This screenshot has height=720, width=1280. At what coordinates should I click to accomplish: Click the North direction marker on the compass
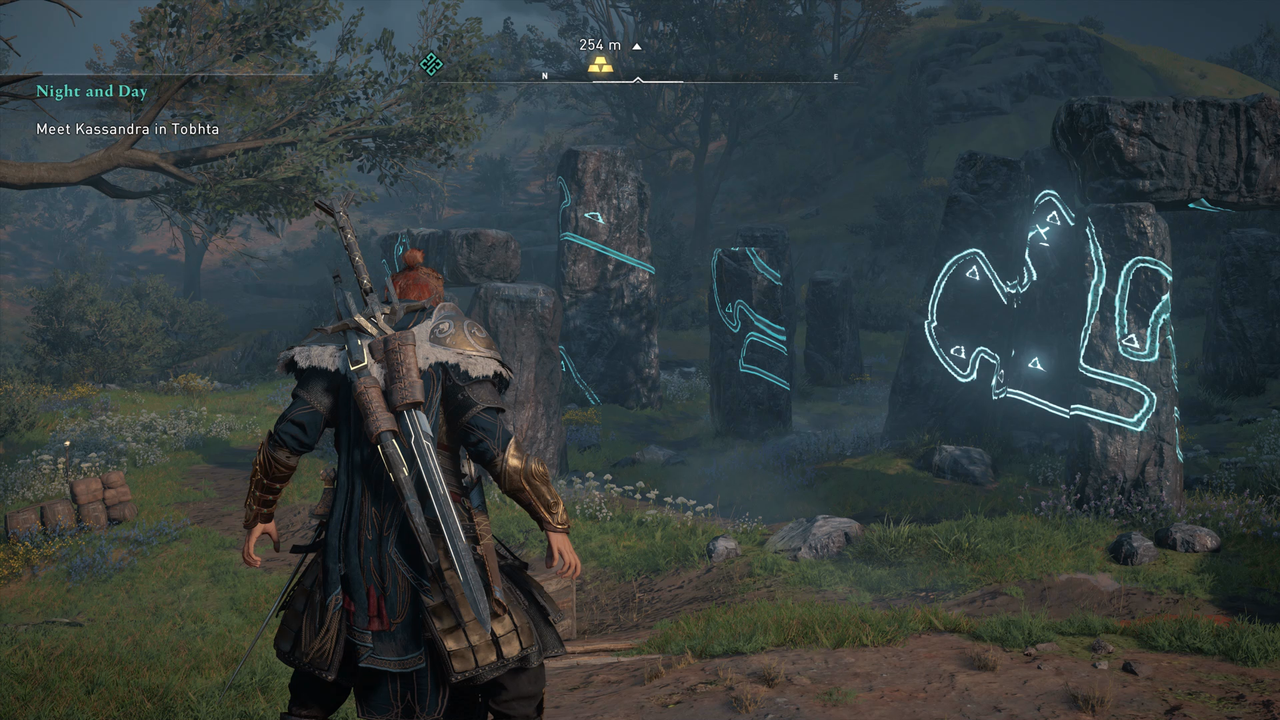545,75
